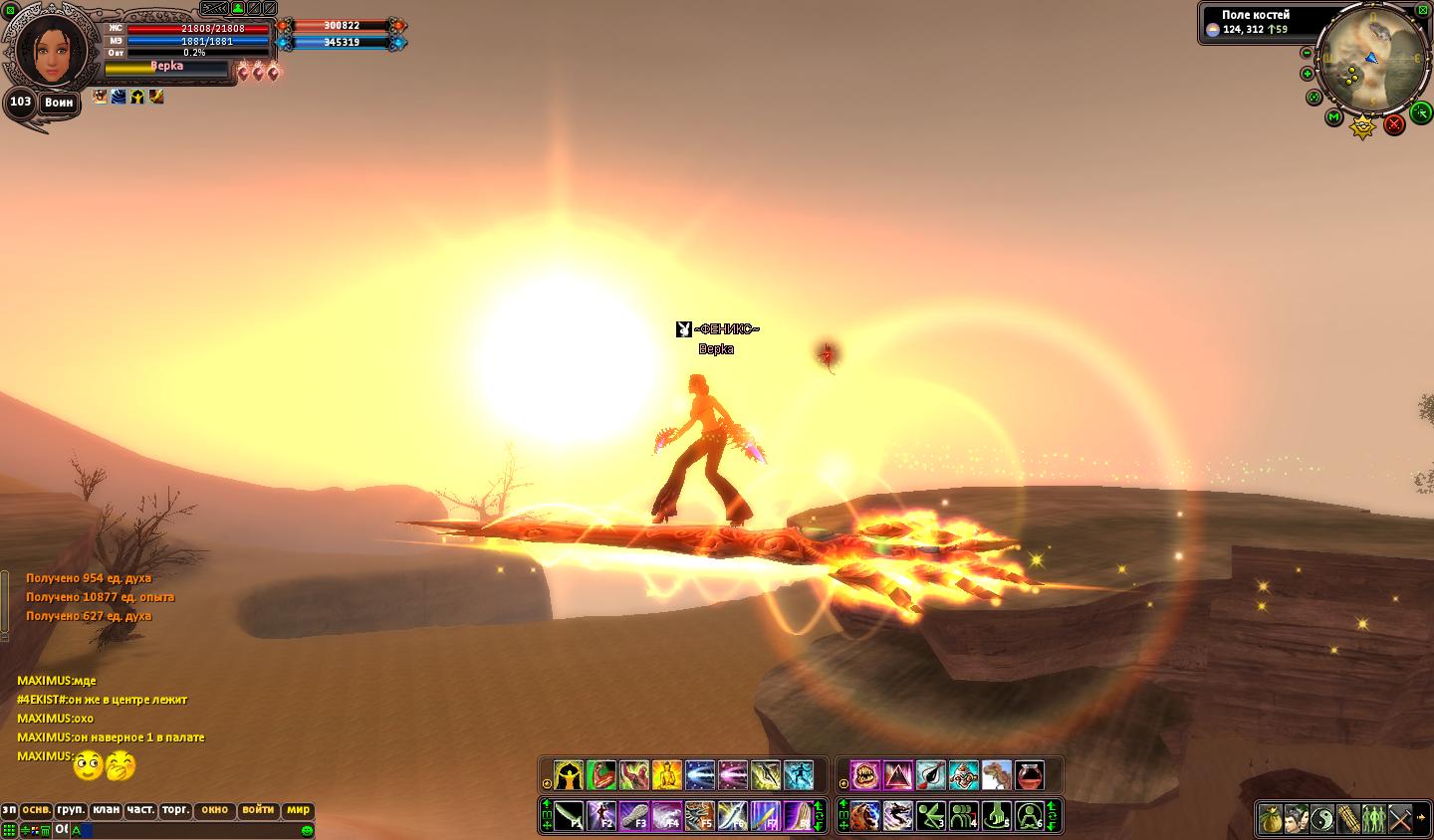Activate the golden meditating Buddha skill

(x=666, y=775)
